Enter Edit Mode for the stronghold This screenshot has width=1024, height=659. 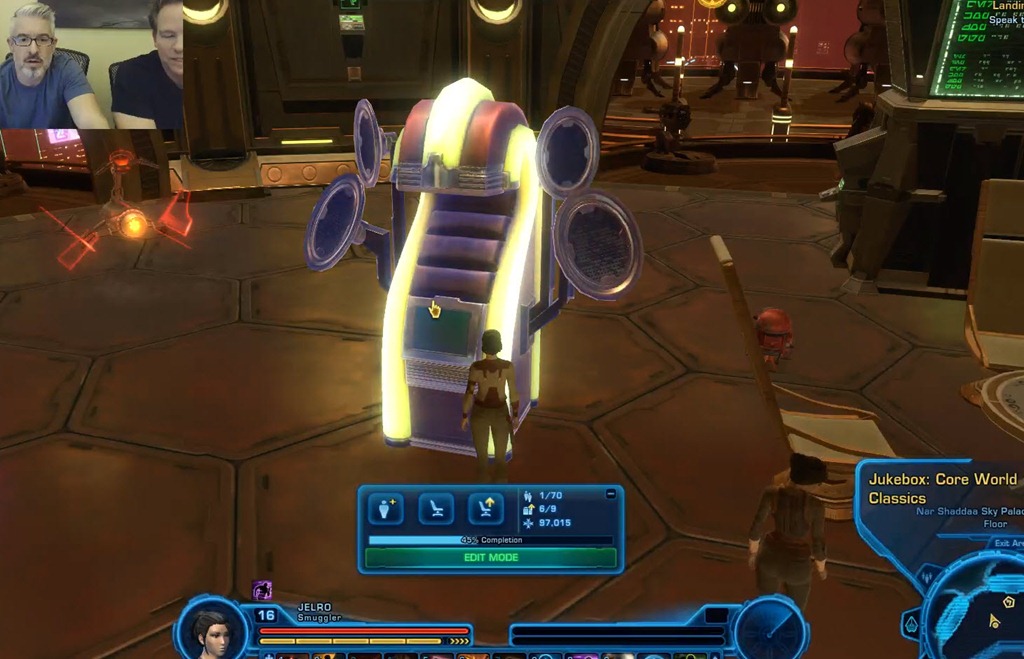[490, 558]
